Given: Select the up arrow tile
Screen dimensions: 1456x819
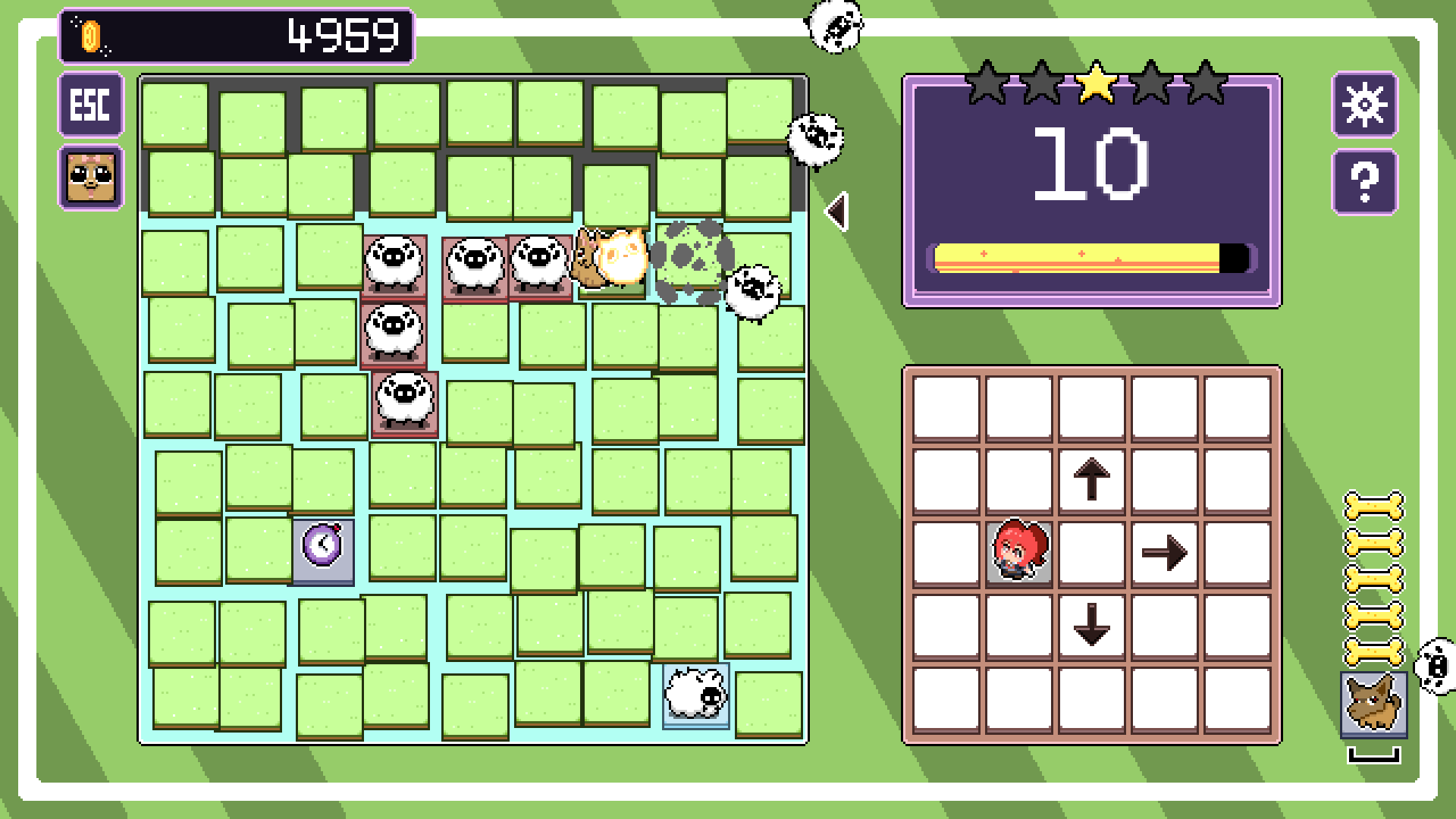Looking at the screenshot, I should (x=1091, y=480).
